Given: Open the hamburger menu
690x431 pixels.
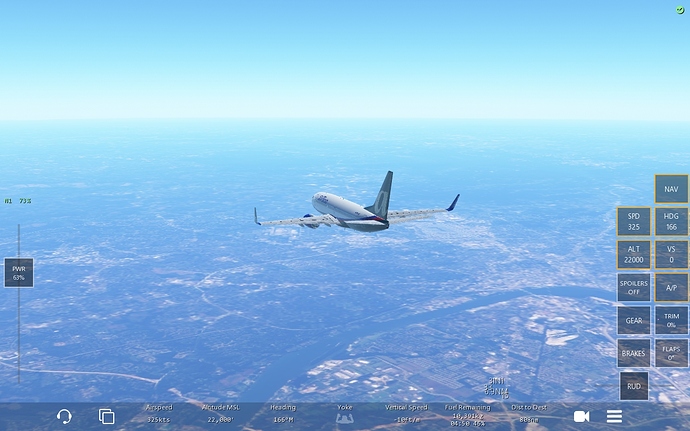Looking at the screenshot, I should click(614, 416).
